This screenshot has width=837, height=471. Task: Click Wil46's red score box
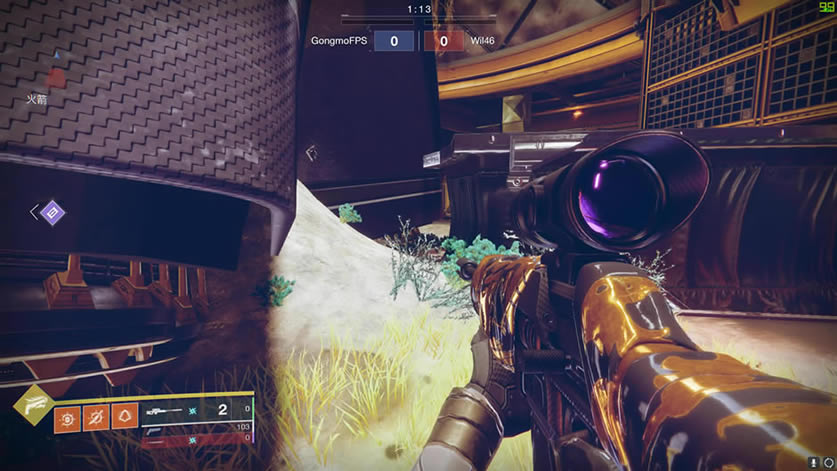click(x=443, y=41)
